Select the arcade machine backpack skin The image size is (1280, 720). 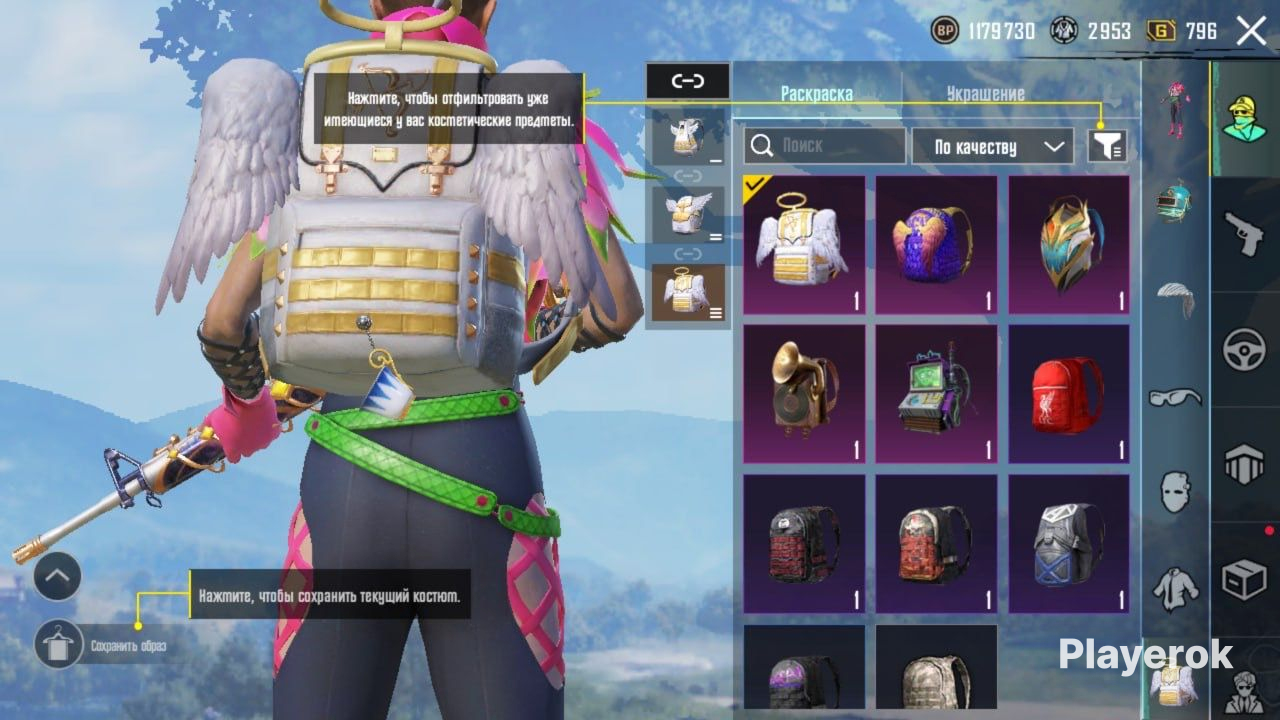point(936,393)
